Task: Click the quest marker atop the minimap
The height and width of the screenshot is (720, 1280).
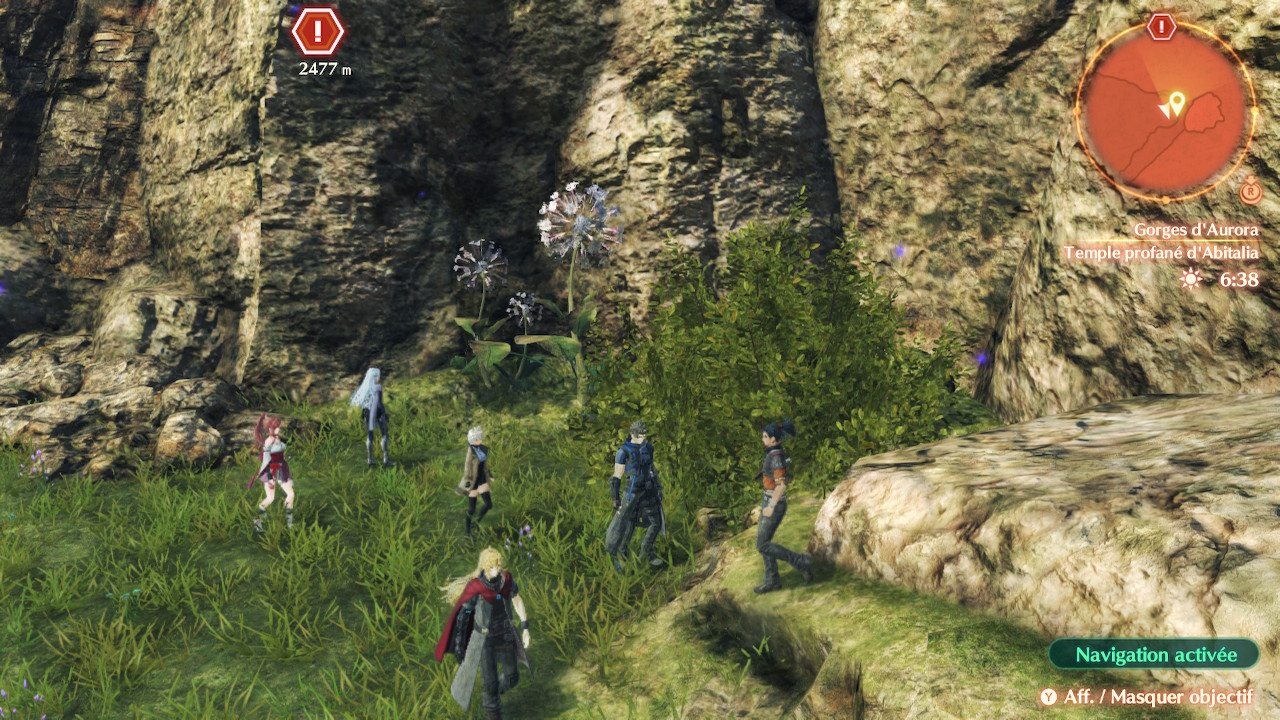Action: pyautogui.click(x=1161, y=27)
